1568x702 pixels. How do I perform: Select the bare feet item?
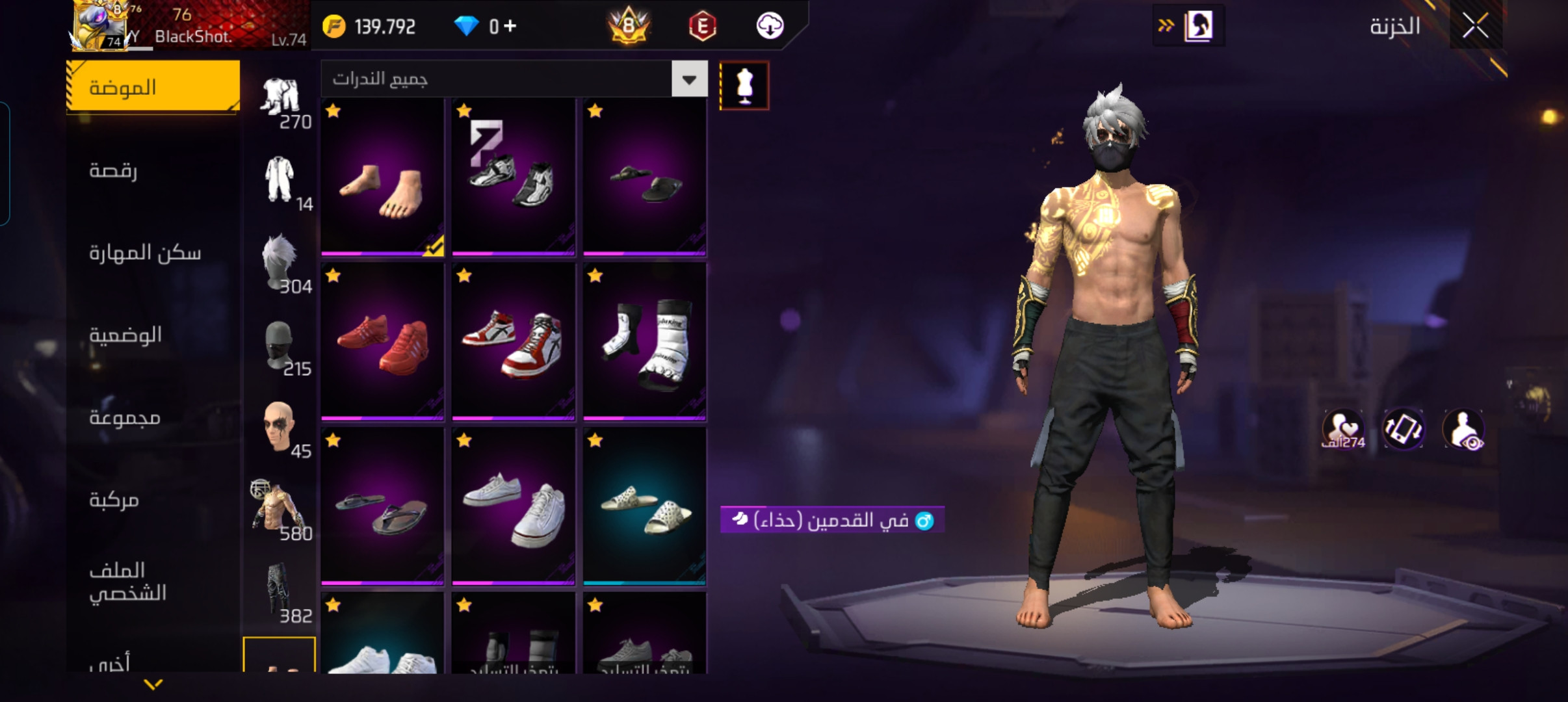click(382, 177)
